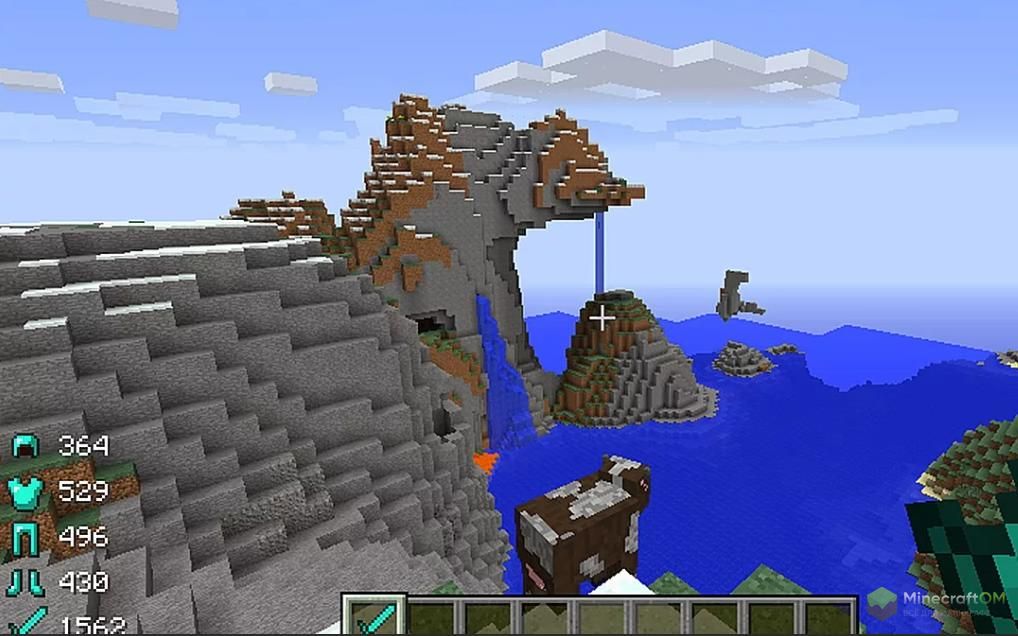Open the MinecraftOM watermark logo
Viewport: 1018px width, 636px height.
tap(882, 603)
